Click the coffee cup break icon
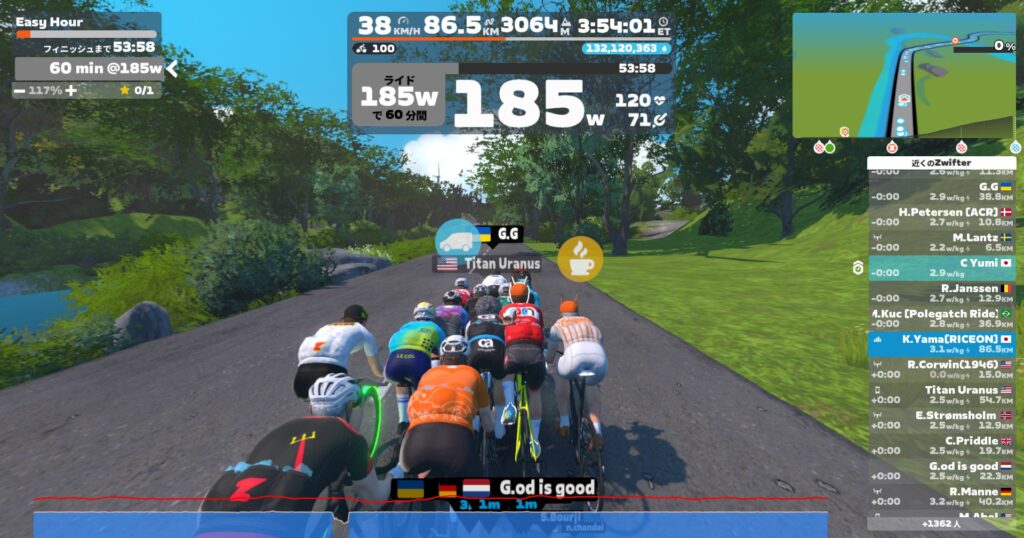The width and height of the screenshot is (1024, 538). (x=580, y=259)
